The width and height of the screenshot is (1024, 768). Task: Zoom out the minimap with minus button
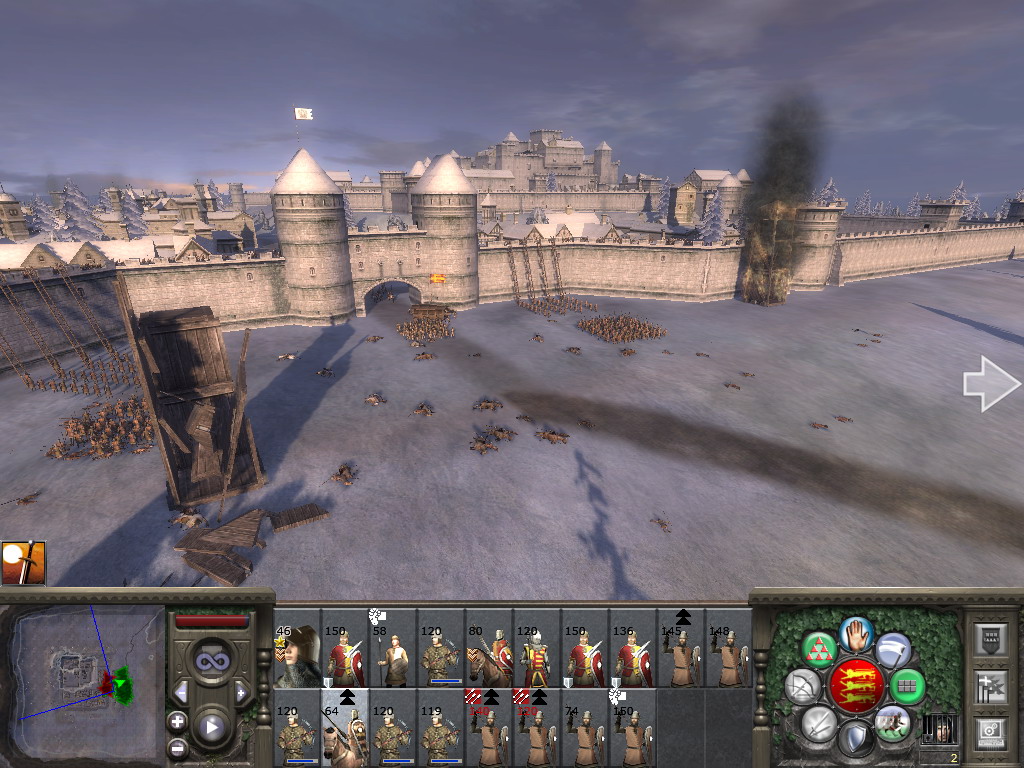[178, 745]
